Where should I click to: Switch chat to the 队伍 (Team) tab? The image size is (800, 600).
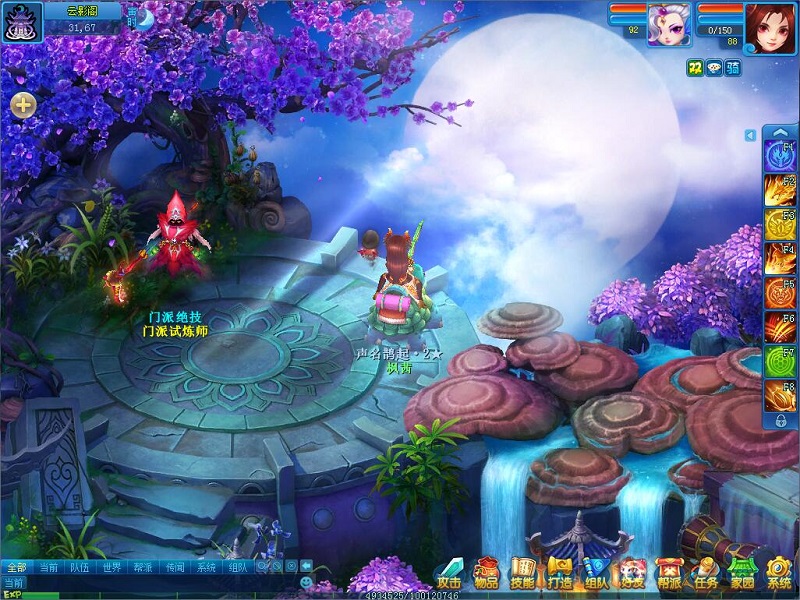(80, 567)
